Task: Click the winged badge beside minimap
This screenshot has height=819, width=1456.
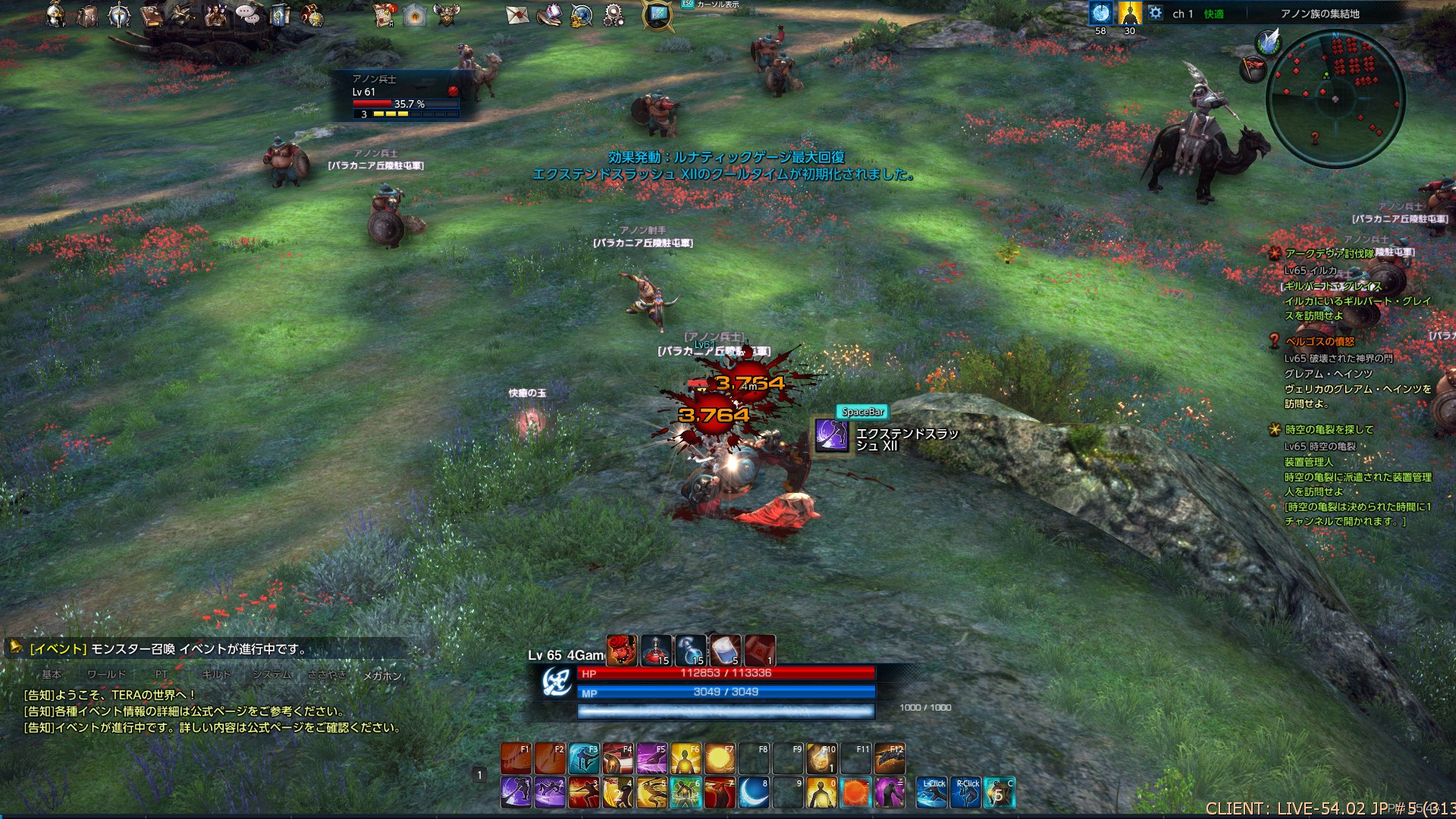Action: pos(1267,42)
